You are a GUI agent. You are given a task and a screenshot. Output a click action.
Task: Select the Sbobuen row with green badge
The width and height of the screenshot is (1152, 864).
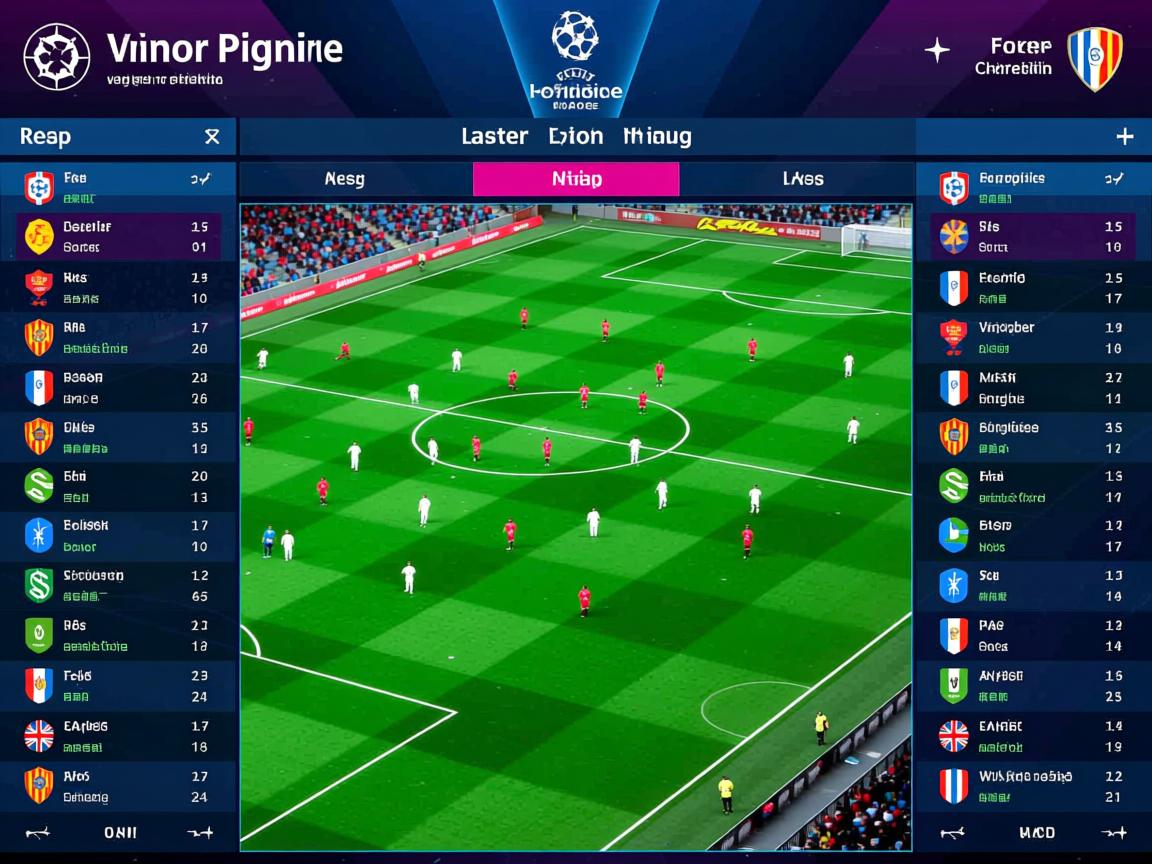118,585
